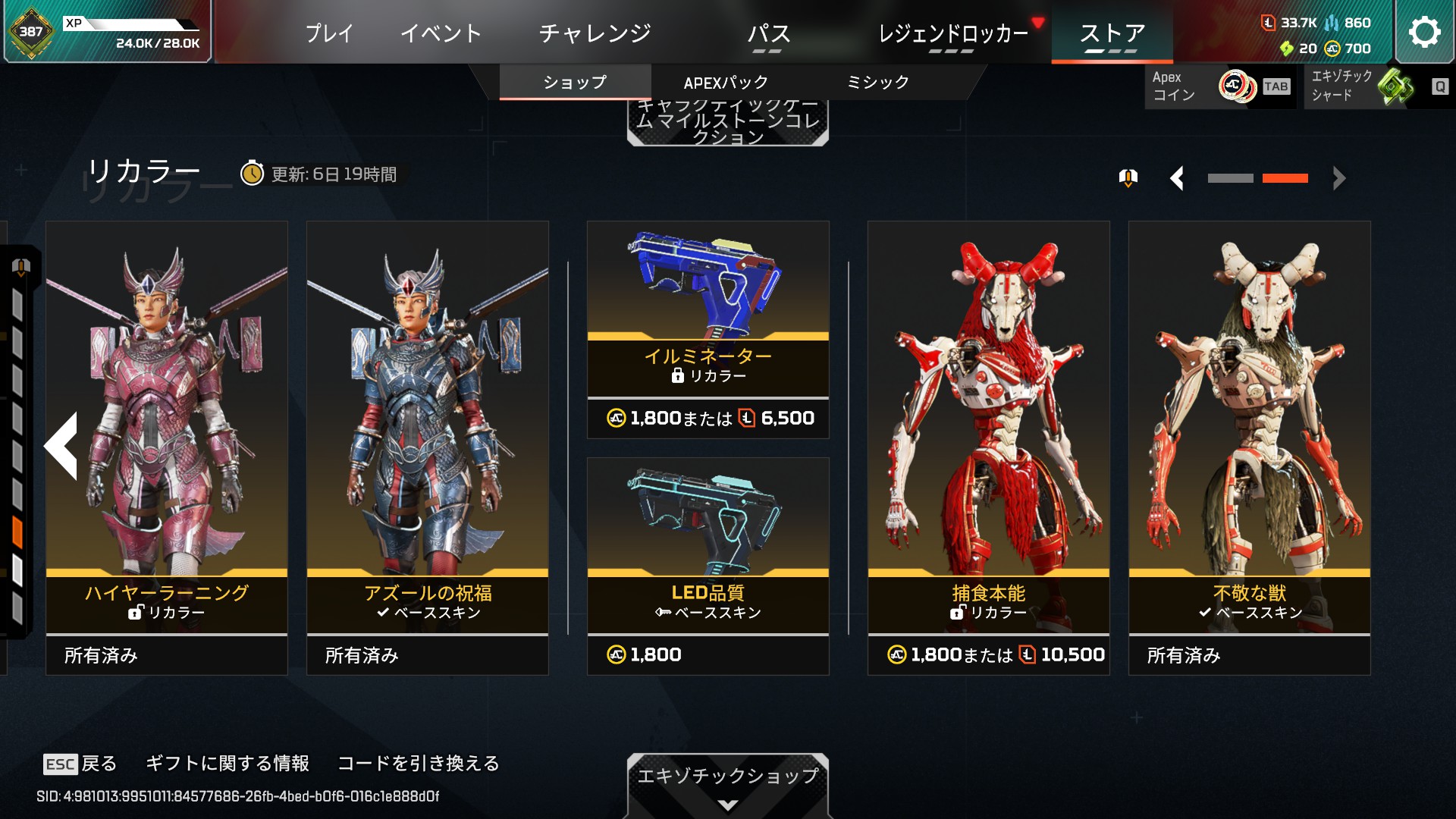Open the ミシック sub-tab

coord(877,83)
